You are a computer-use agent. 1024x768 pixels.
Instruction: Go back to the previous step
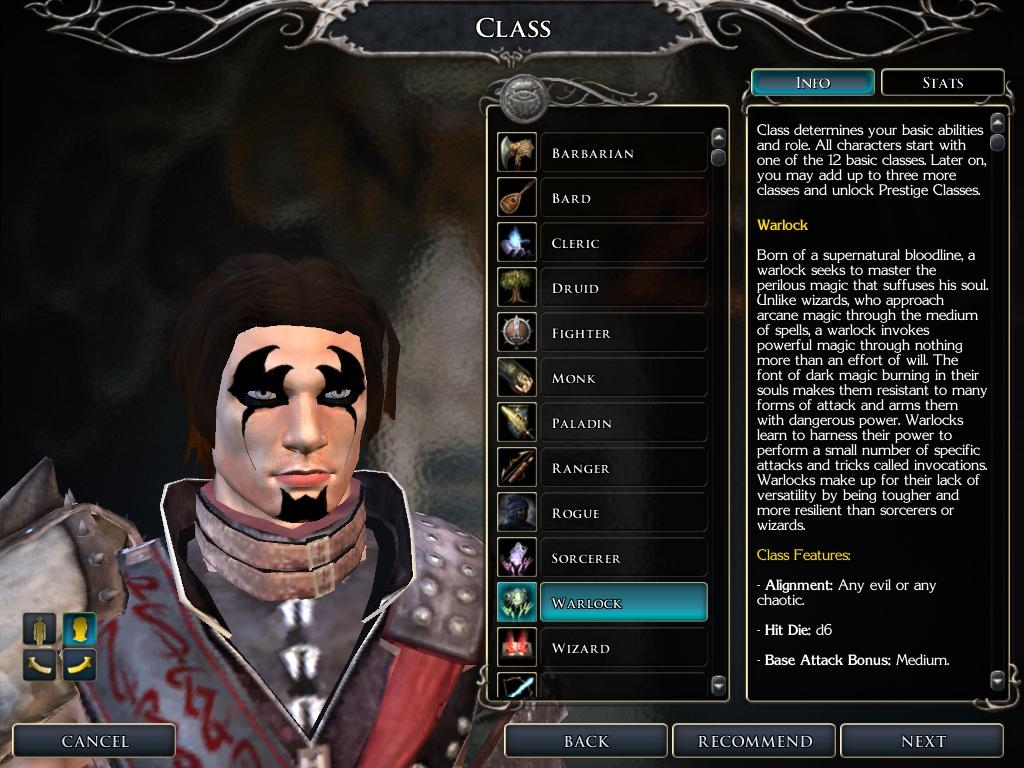586,741
